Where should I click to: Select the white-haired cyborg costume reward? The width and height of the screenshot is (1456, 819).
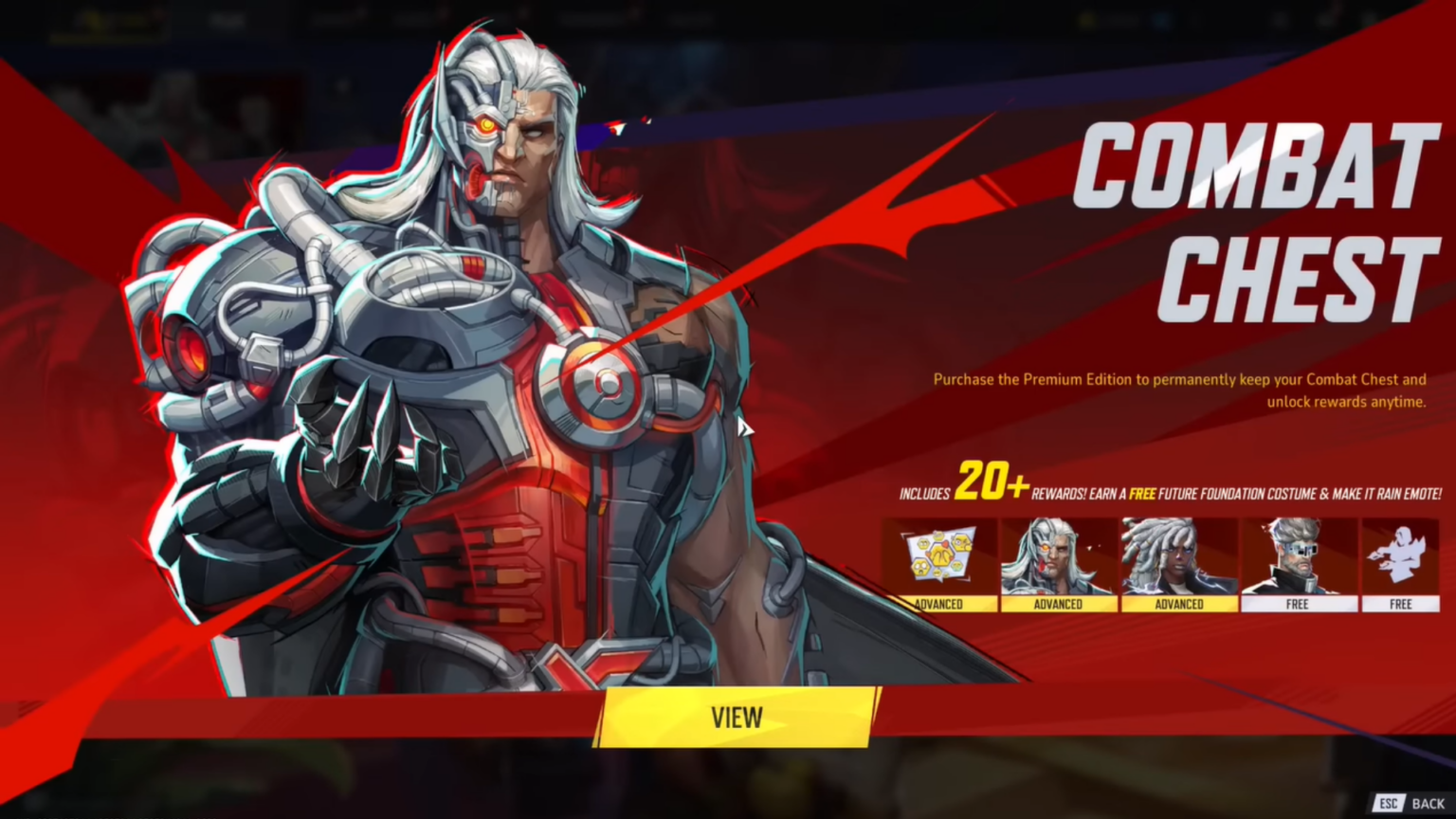(x=1058, y=559)
